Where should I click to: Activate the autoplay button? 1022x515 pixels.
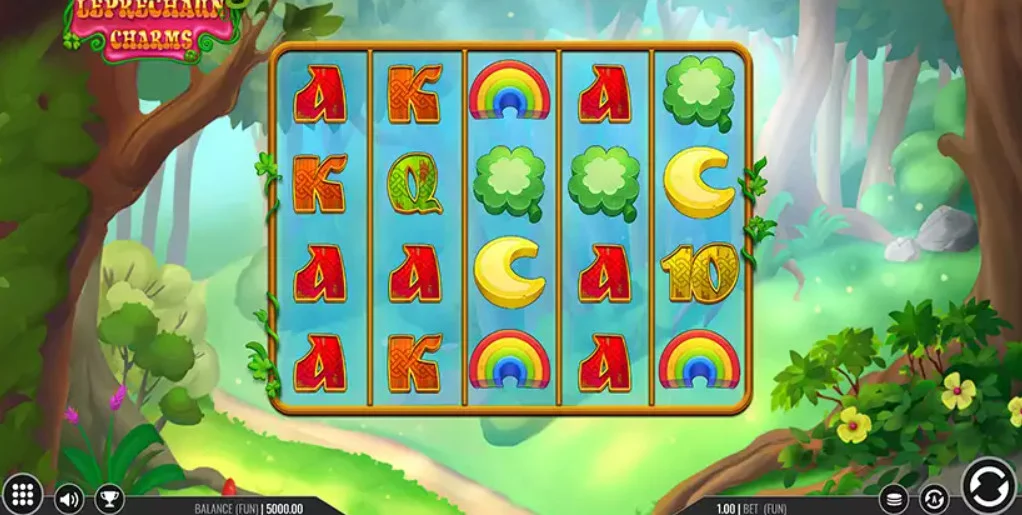pos(934,497)
